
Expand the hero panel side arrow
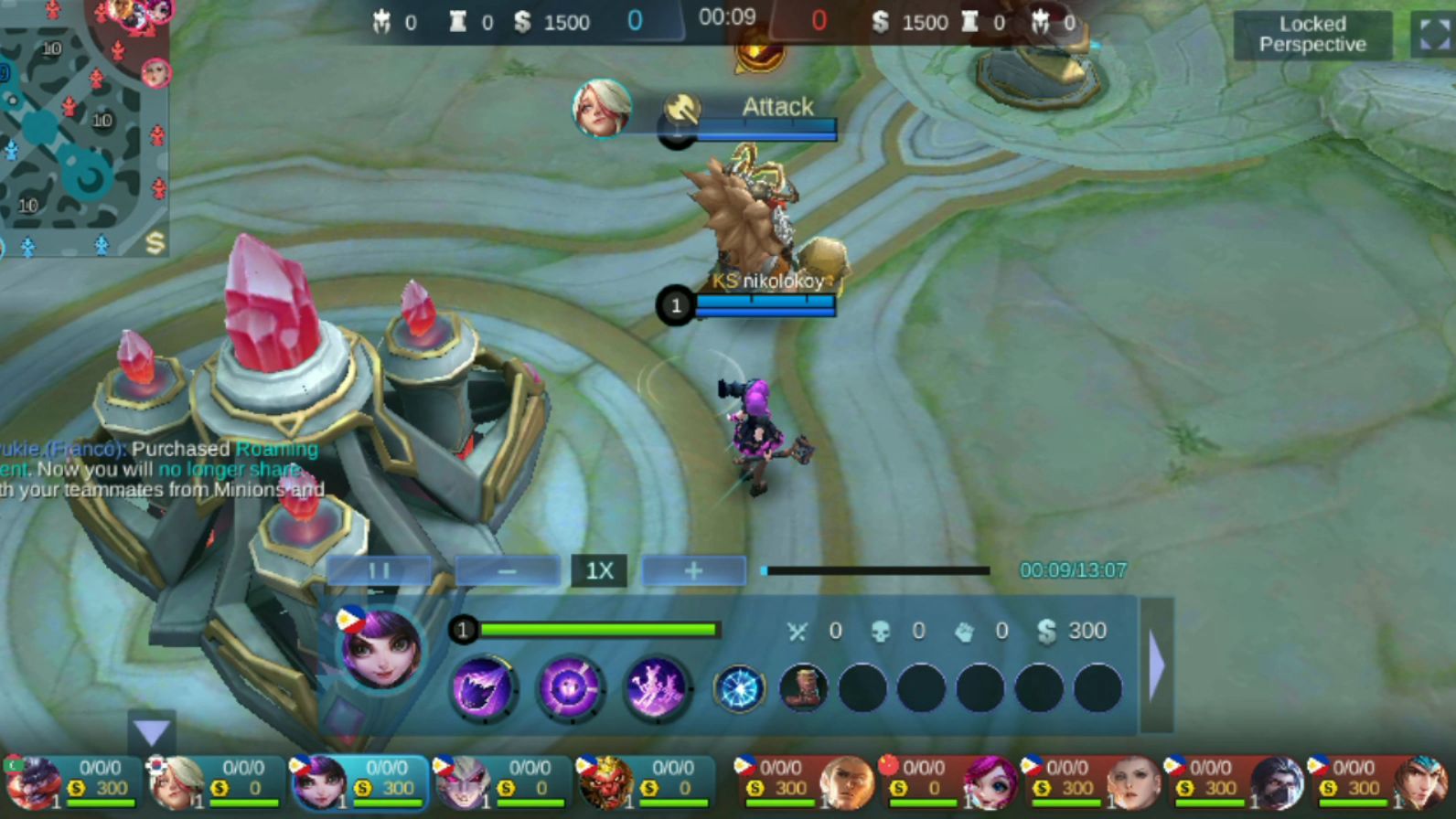click(1156, 665)
